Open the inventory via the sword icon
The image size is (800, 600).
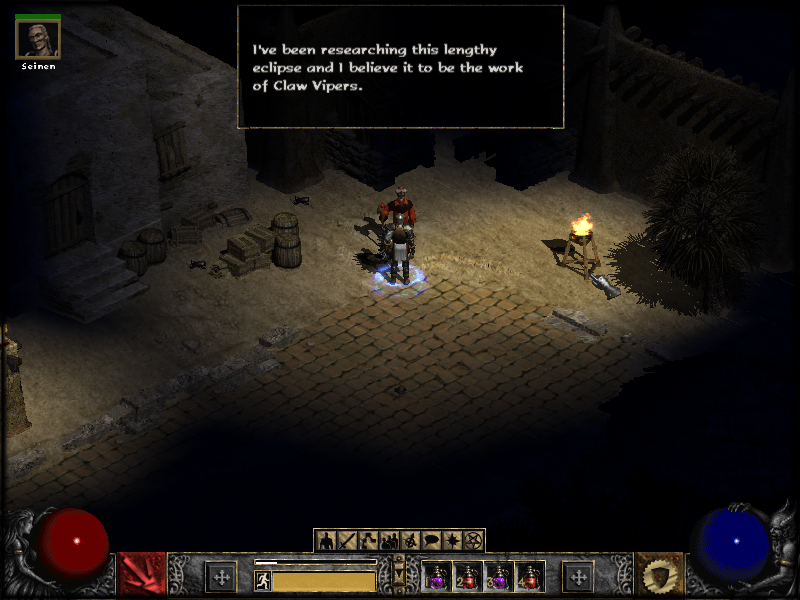click(x=347, y=541)
